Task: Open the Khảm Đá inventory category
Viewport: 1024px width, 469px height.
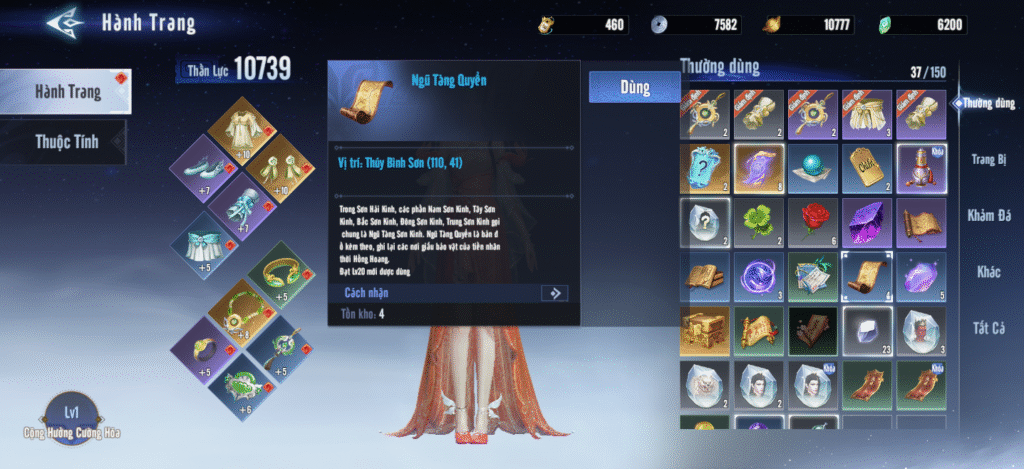Action: 989,215
